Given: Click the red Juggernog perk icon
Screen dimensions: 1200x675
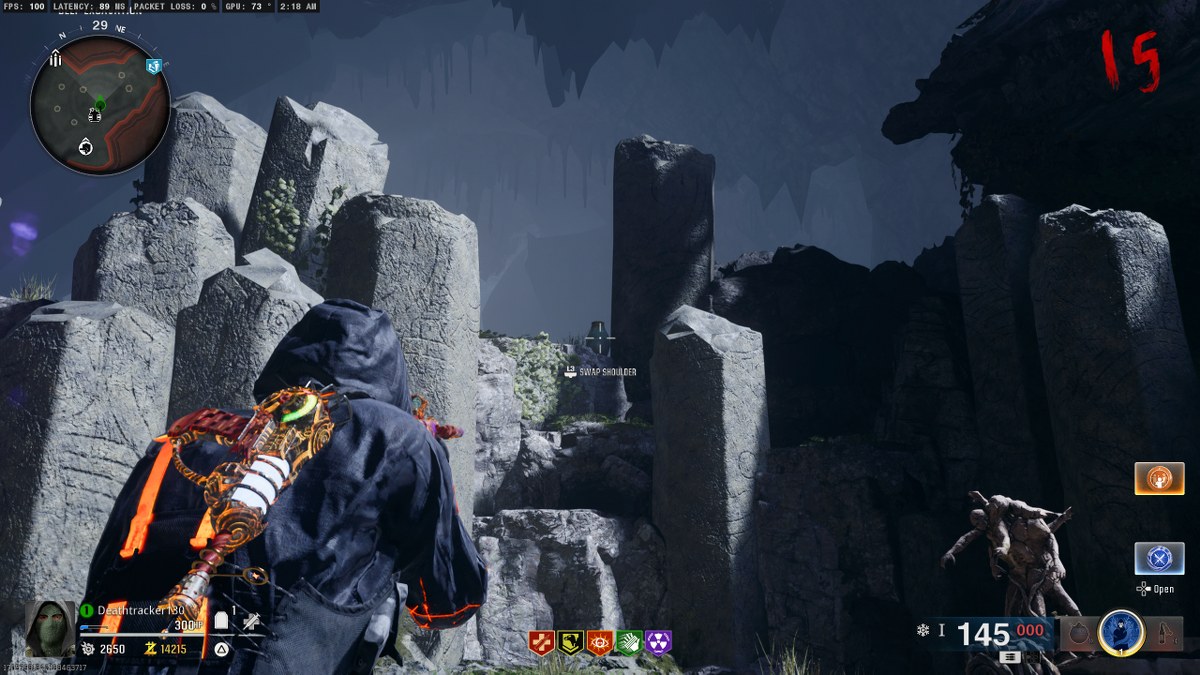Looking at the screenshot, I should (x=542, y=642).
